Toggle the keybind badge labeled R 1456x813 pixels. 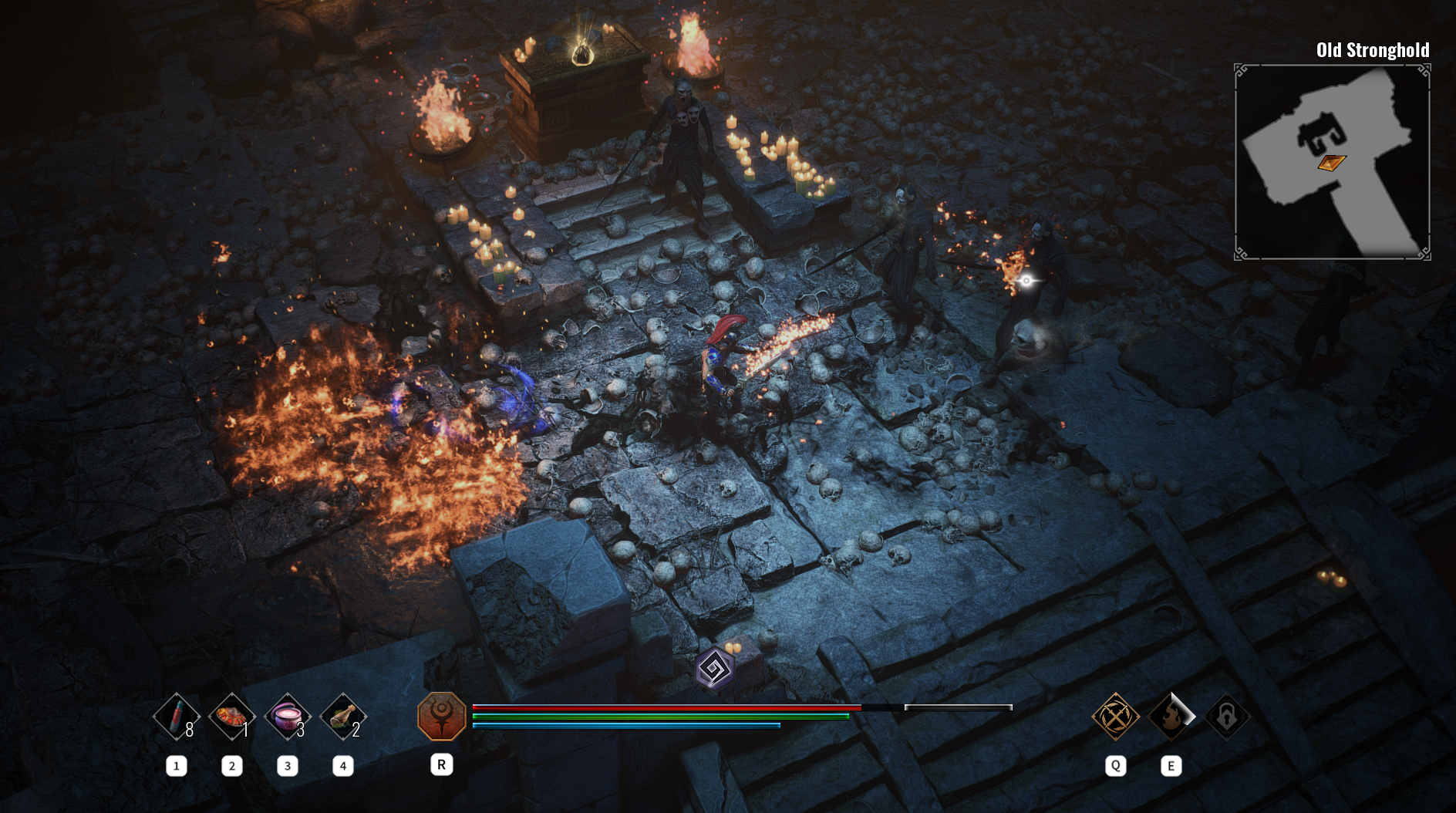click(440, 766)
